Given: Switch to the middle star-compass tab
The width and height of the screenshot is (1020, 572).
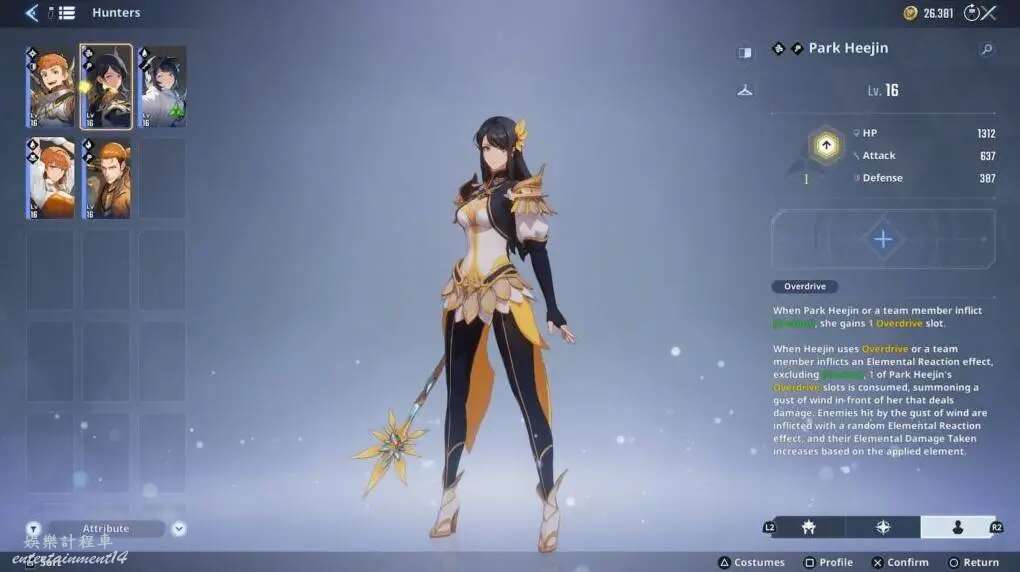Looking at the screenshot, I should tap(883, 527).
